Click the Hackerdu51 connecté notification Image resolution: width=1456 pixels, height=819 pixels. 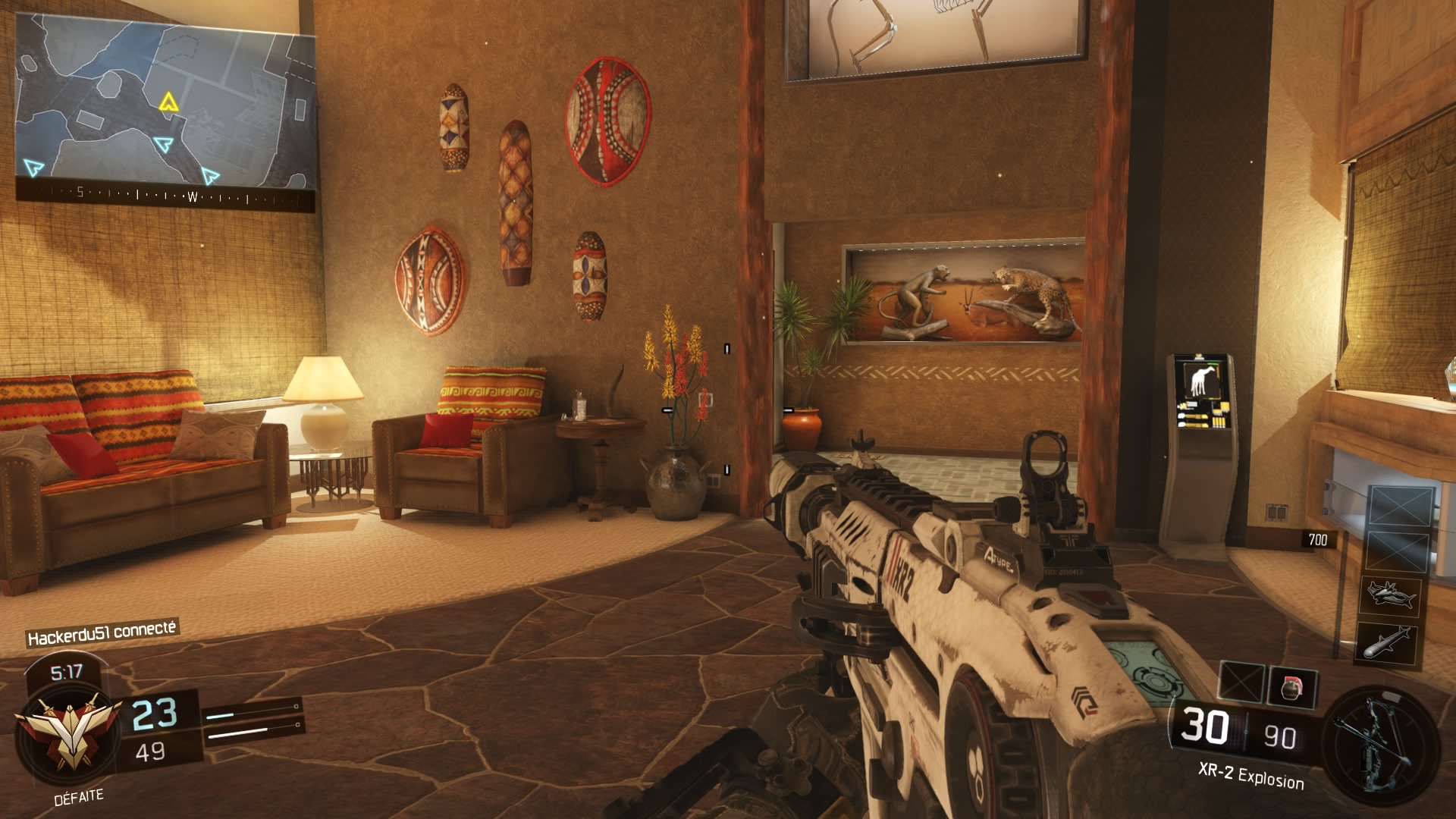tap(102, 633)
